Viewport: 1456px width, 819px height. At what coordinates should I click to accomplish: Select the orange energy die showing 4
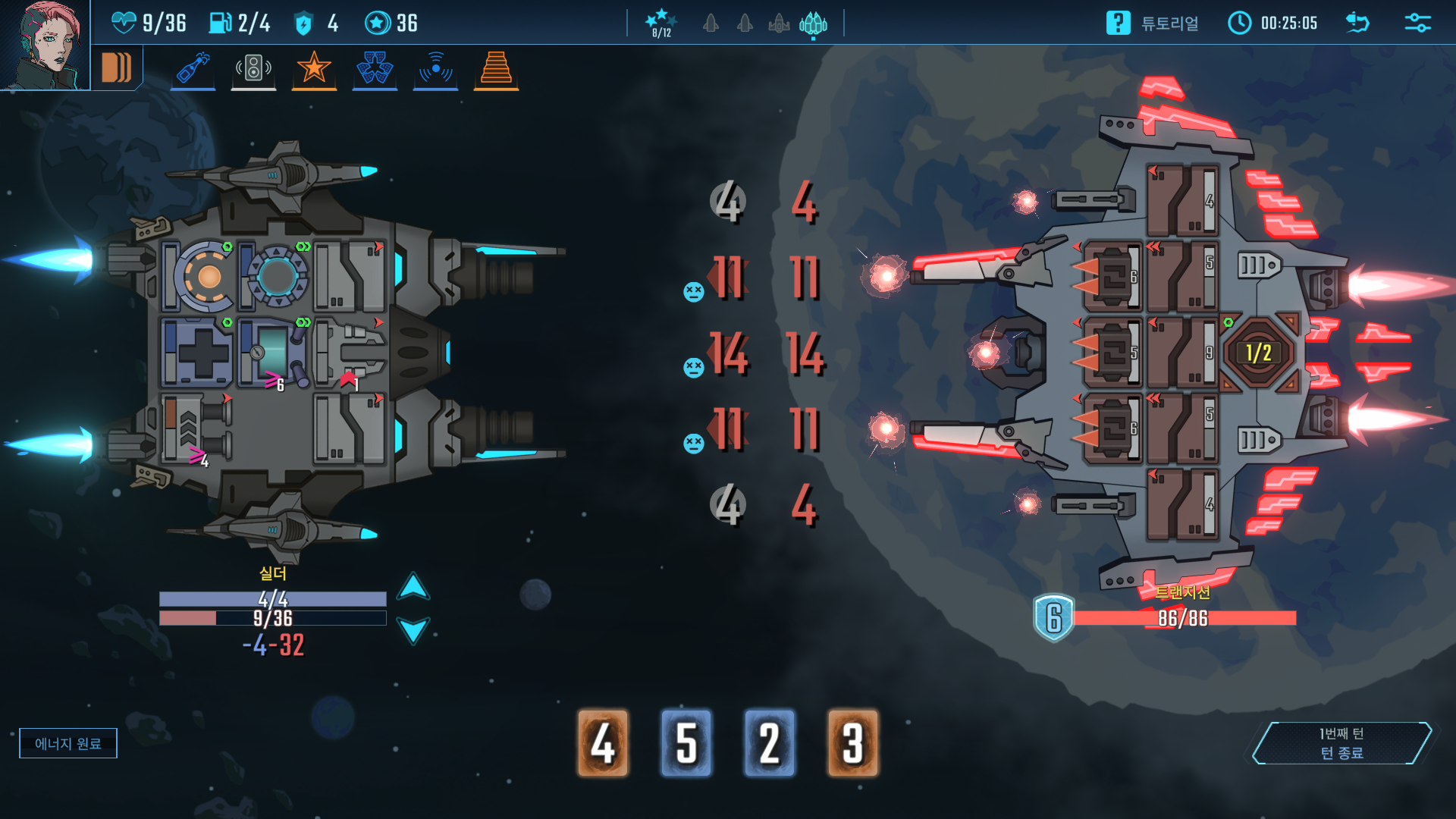tap(603, 743)
